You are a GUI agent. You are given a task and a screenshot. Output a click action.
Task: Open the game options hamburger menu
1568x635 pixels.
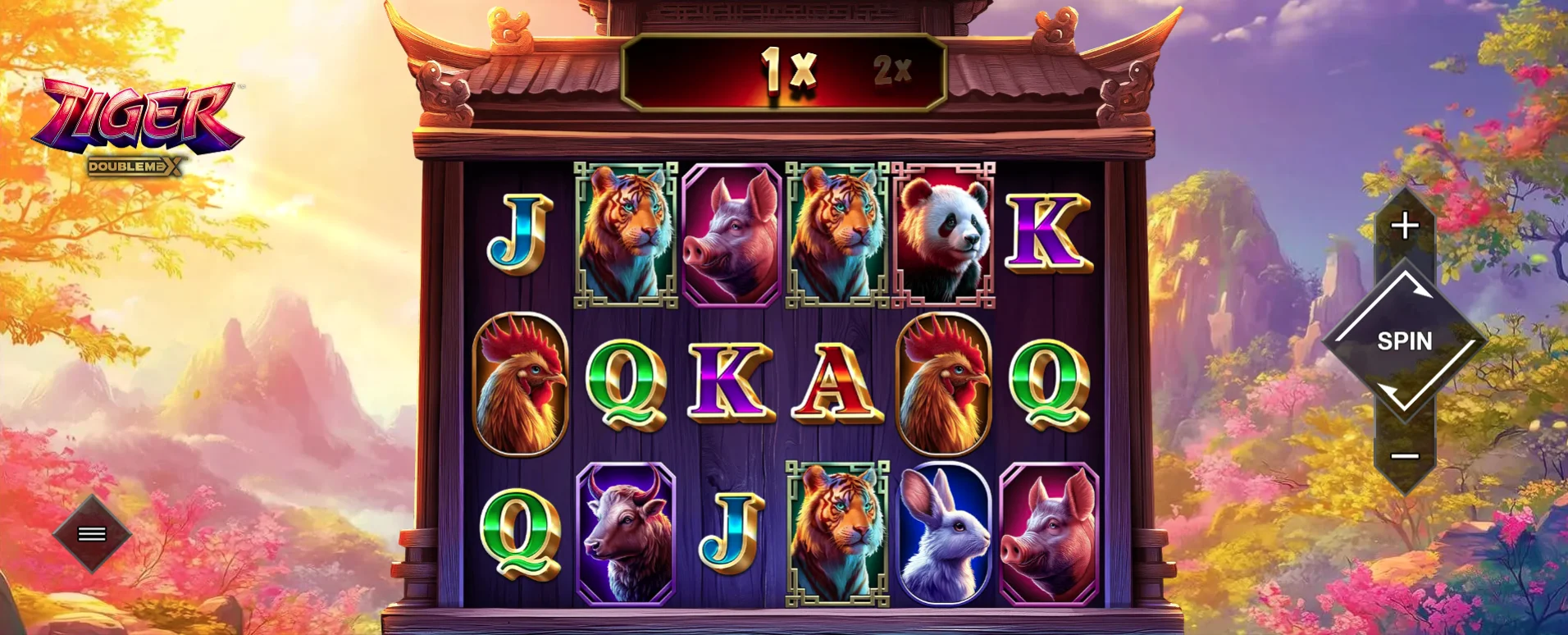[x=90, y=533]
